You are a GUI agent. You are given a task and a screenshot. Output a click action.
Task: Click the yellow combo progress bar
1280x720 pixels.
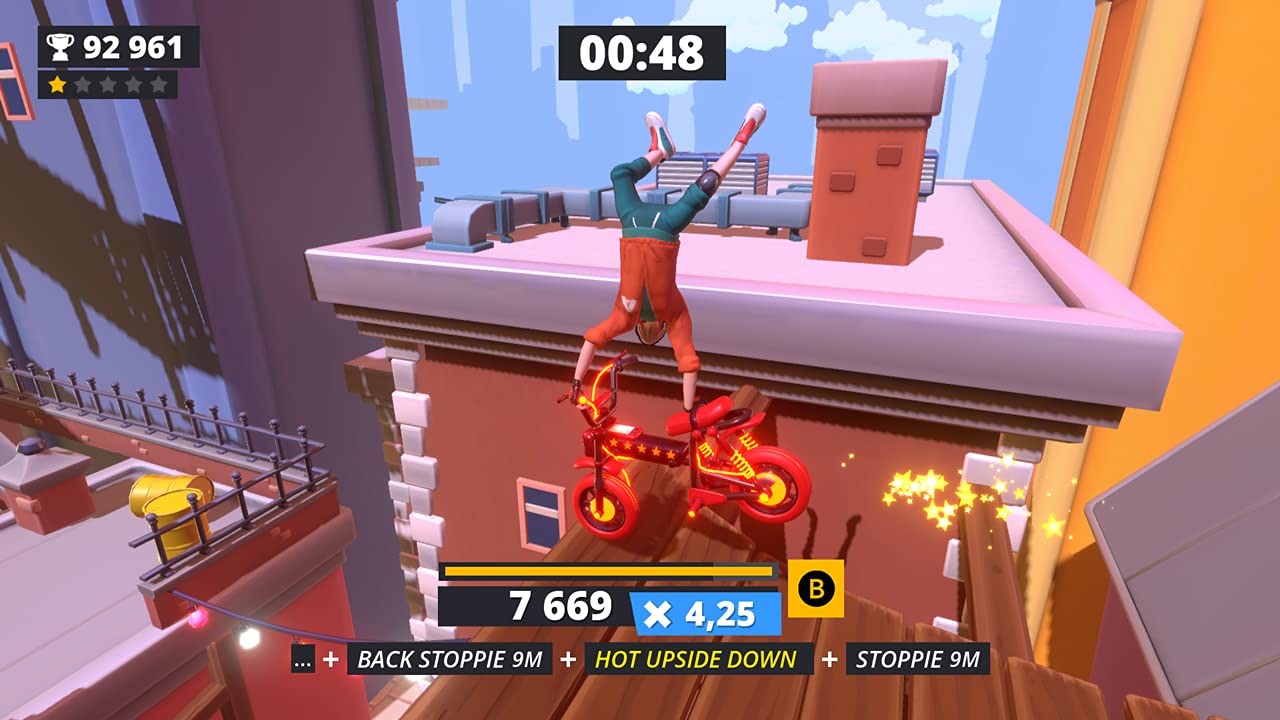click(x=608, y=571)
